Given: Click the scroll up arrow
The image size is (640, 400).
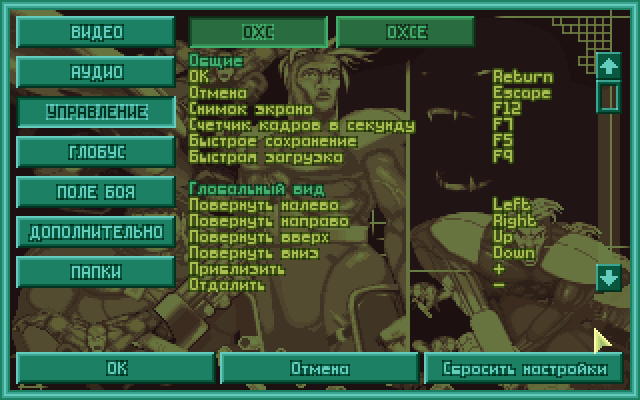Looking at the screenshot, I should [x=608, y=66].
